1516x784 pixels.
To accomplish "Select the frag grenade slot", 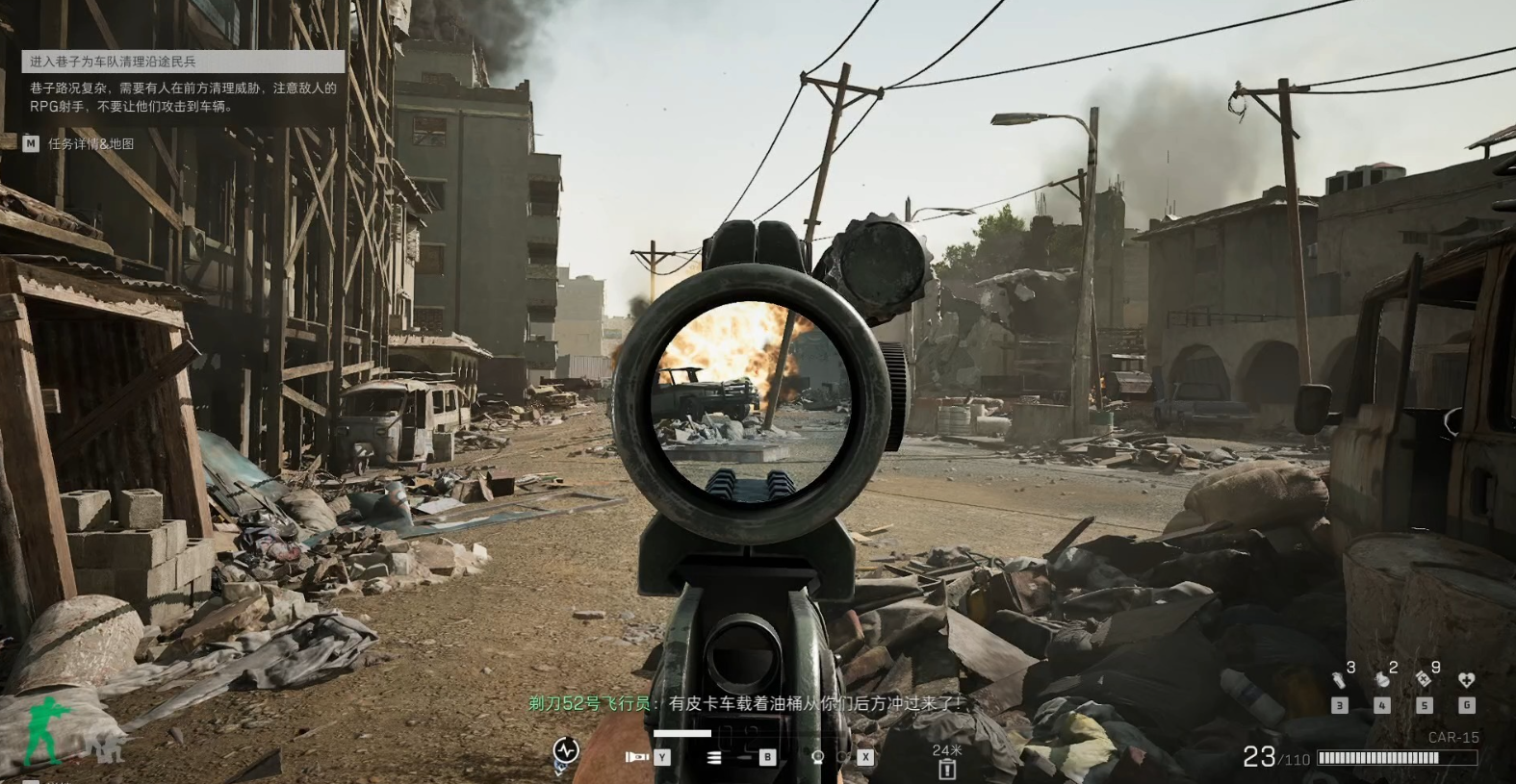I will pyautogui.click(x=1382, y=679).
